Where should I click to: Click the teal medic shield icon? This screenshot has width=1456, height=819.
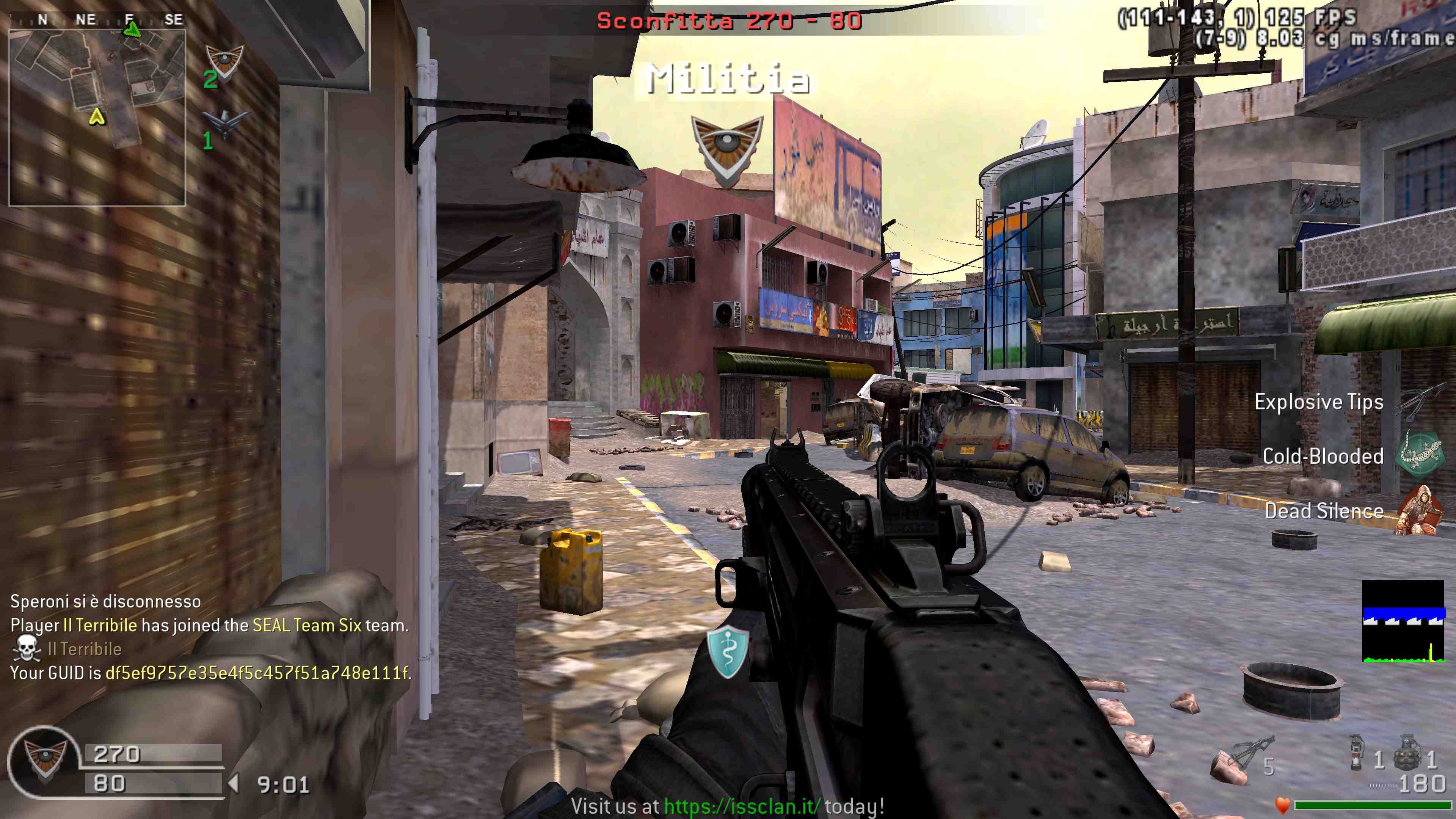pyautogui.click(x=728, y=652)
